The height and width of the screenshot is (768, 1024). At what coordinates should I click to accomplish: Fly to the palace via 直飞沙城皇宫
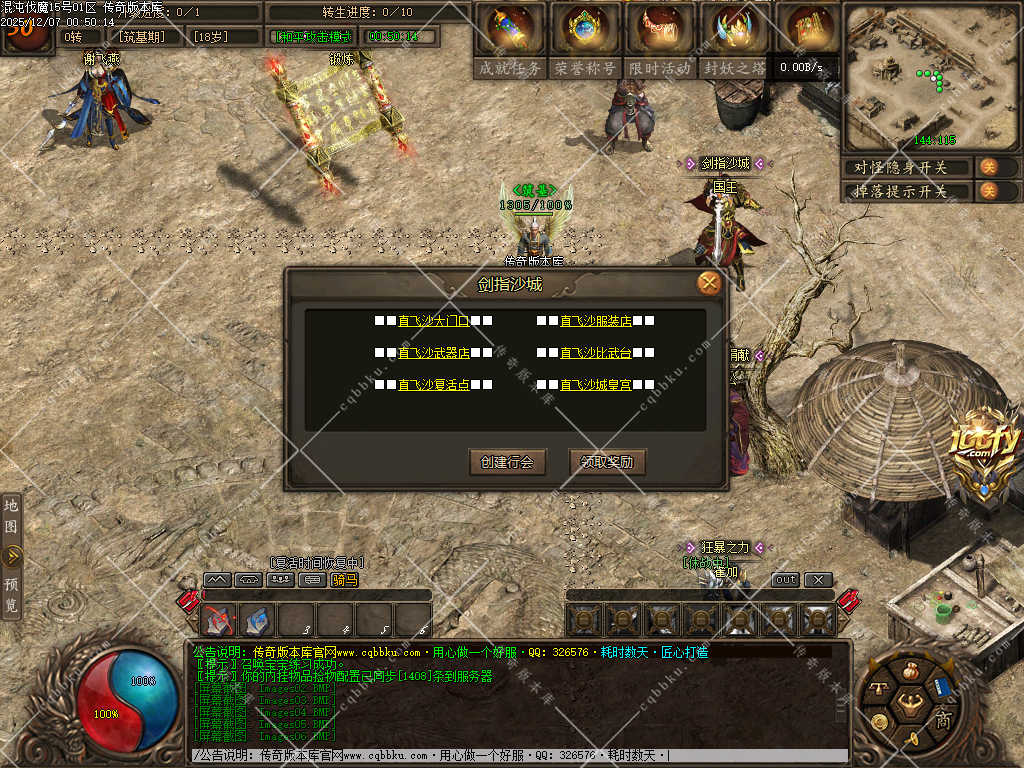(595, 384)
